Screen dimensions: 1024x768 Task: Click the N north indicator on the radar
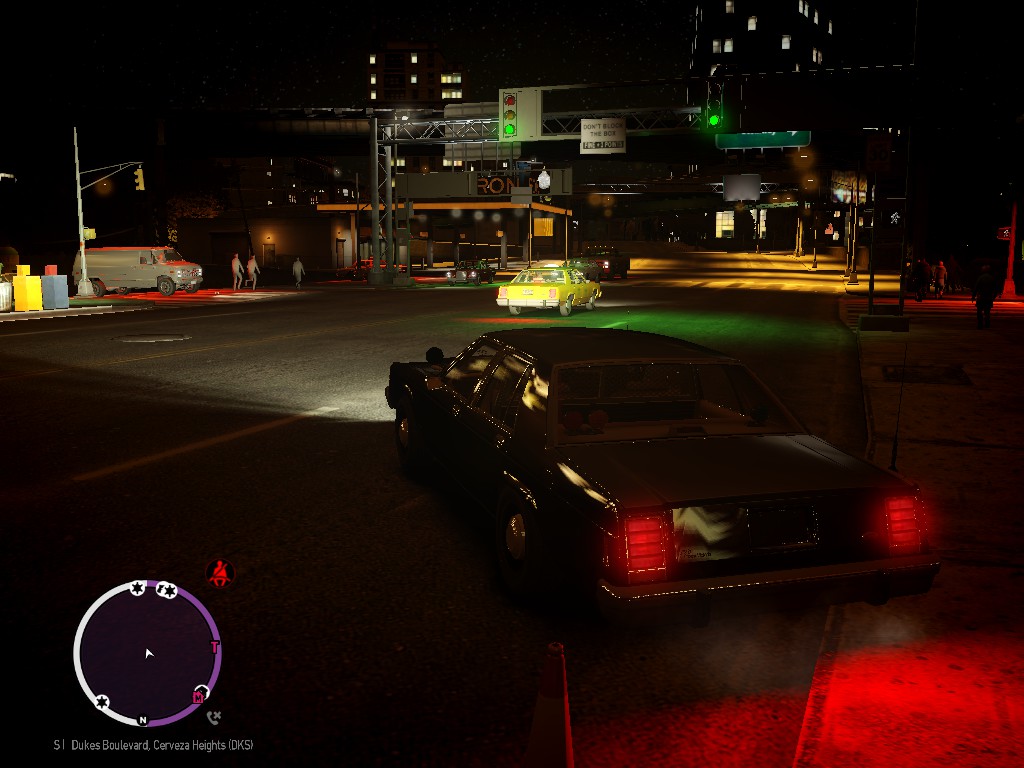pyautogui.click(x=143, y=719)
